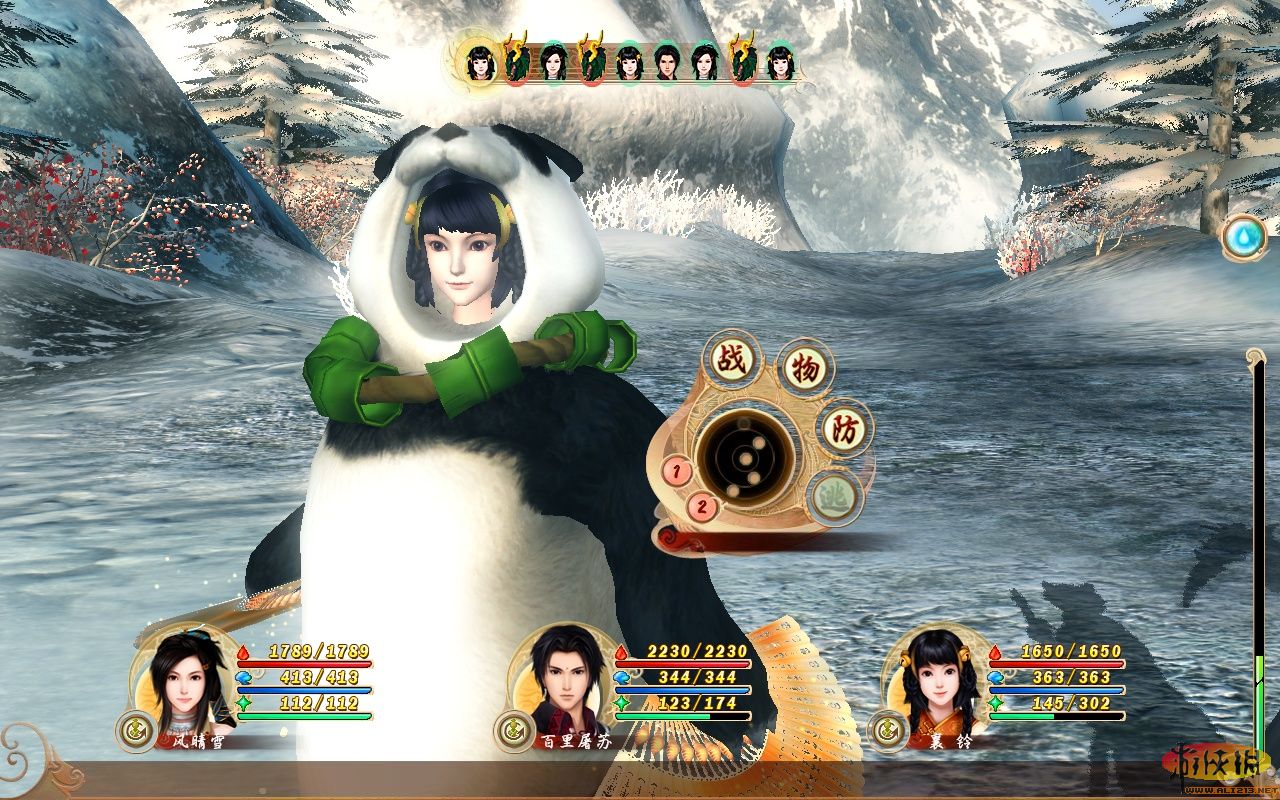Viewport: 1280px width, 800px height.
Task: Open the 物 (item) command
Action: (806, 370)
